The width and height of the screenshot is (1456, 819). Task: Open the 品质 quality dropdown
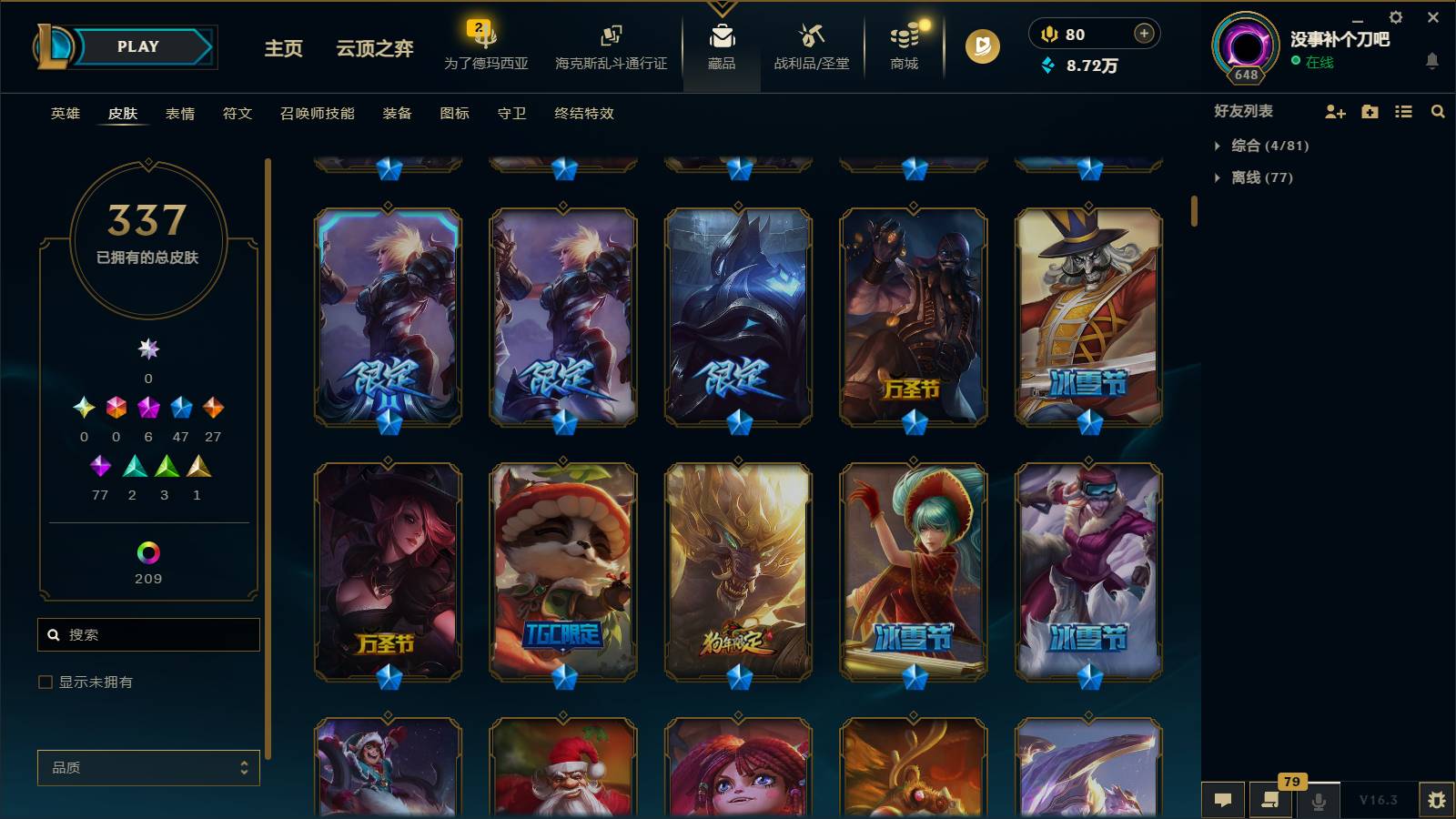147,767
